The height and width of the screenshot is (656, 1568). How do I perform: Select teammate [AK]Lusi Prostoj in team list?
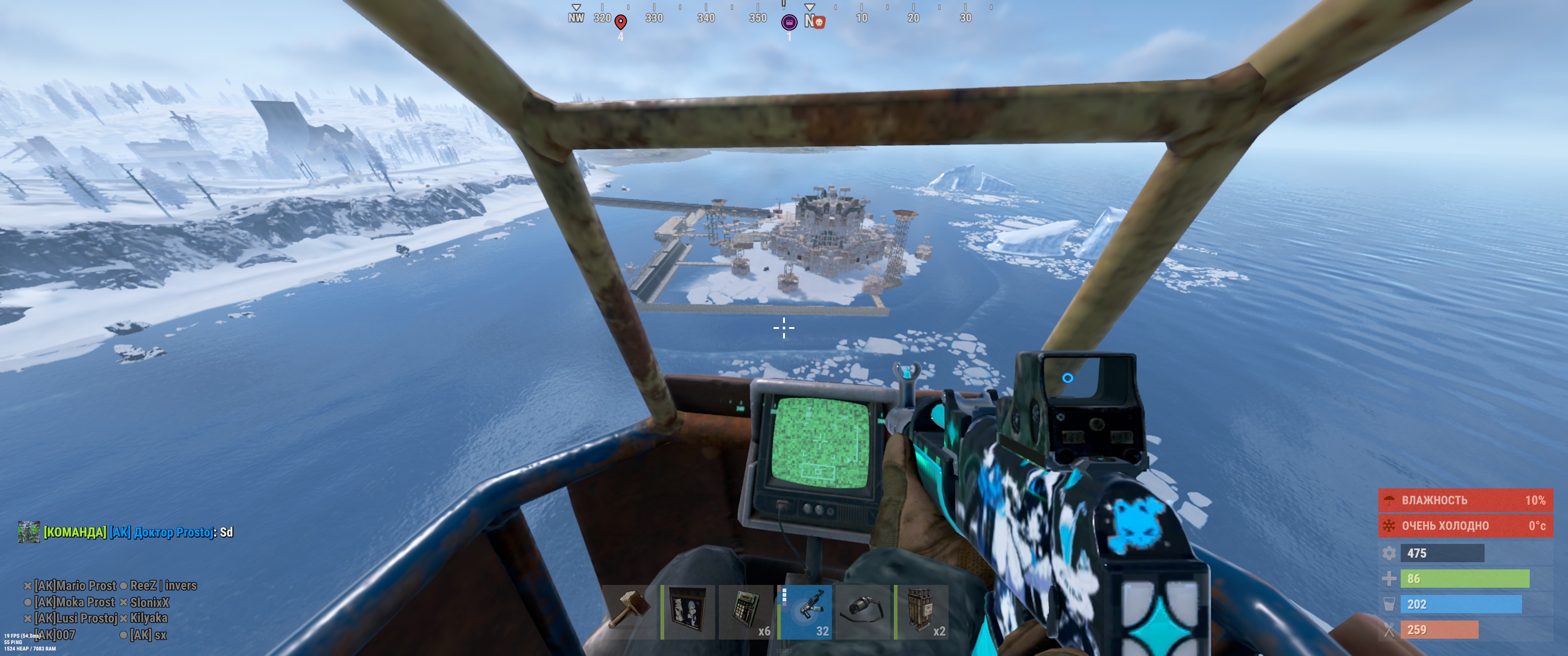coord(76,618)
